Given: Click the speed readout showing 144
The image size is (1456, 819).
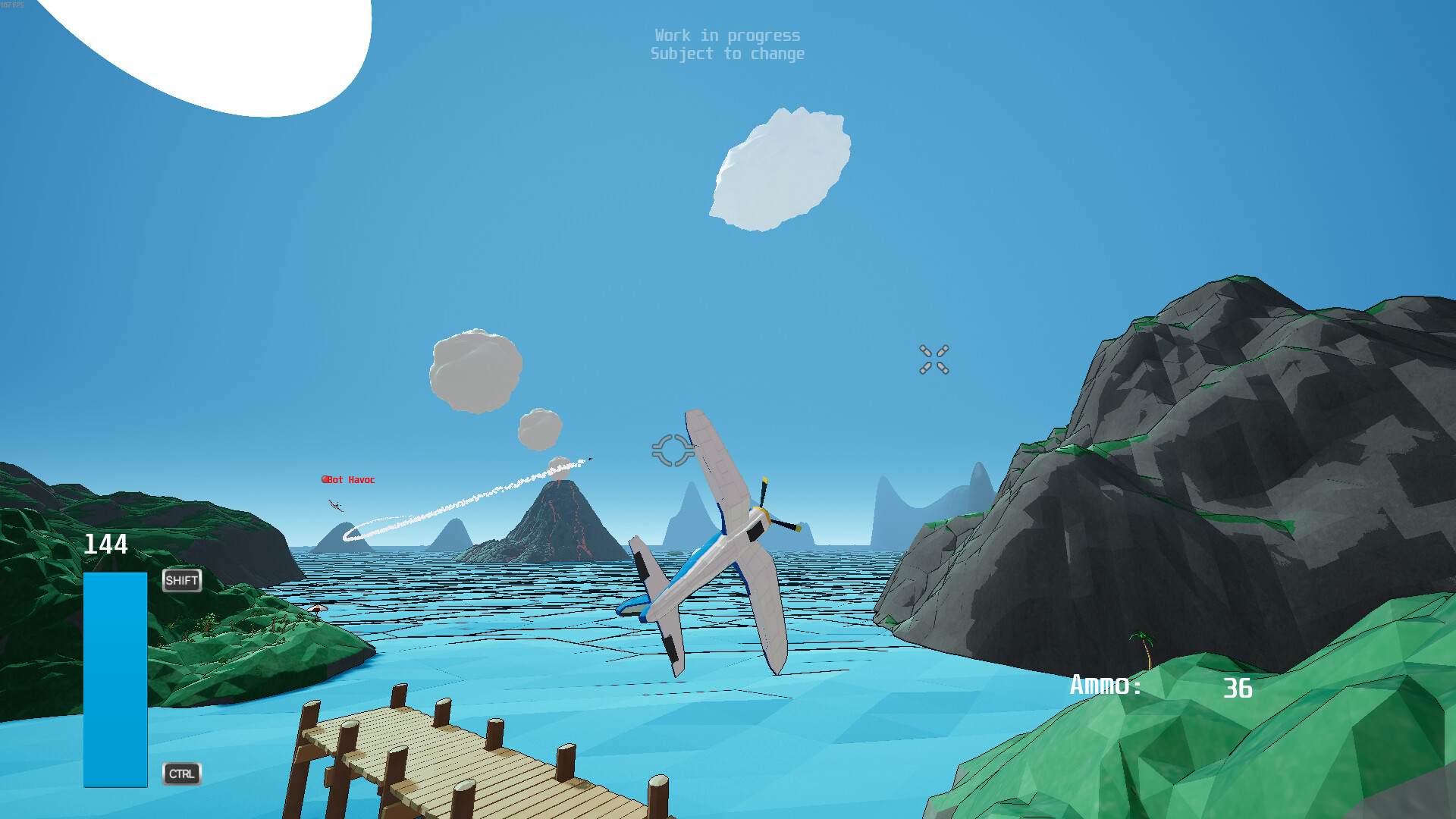Looking at the screenshot, I should pos(106,544).
